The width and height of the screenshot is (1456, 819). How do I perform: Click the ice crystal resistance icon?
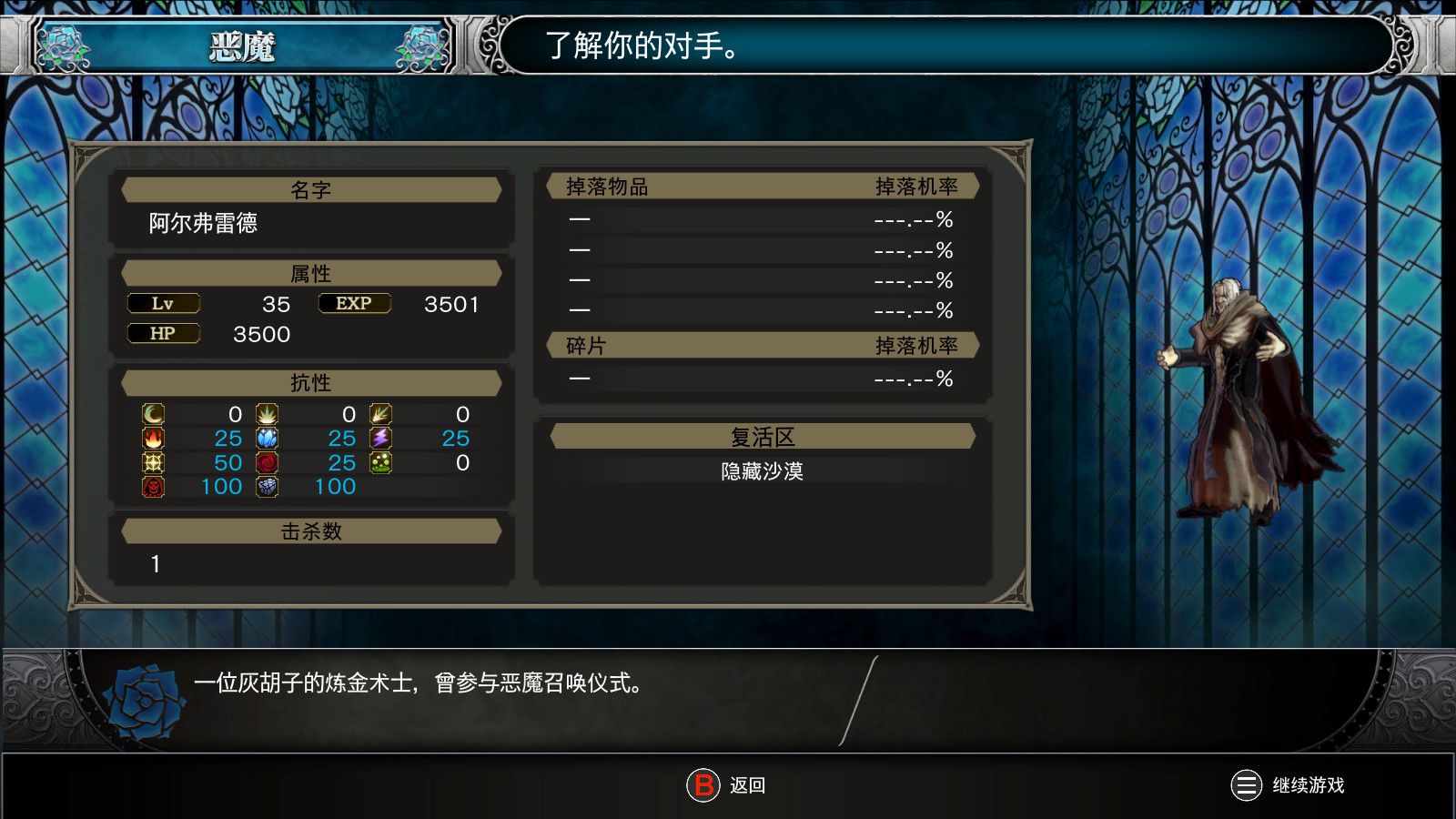click(x=267, y=439)
